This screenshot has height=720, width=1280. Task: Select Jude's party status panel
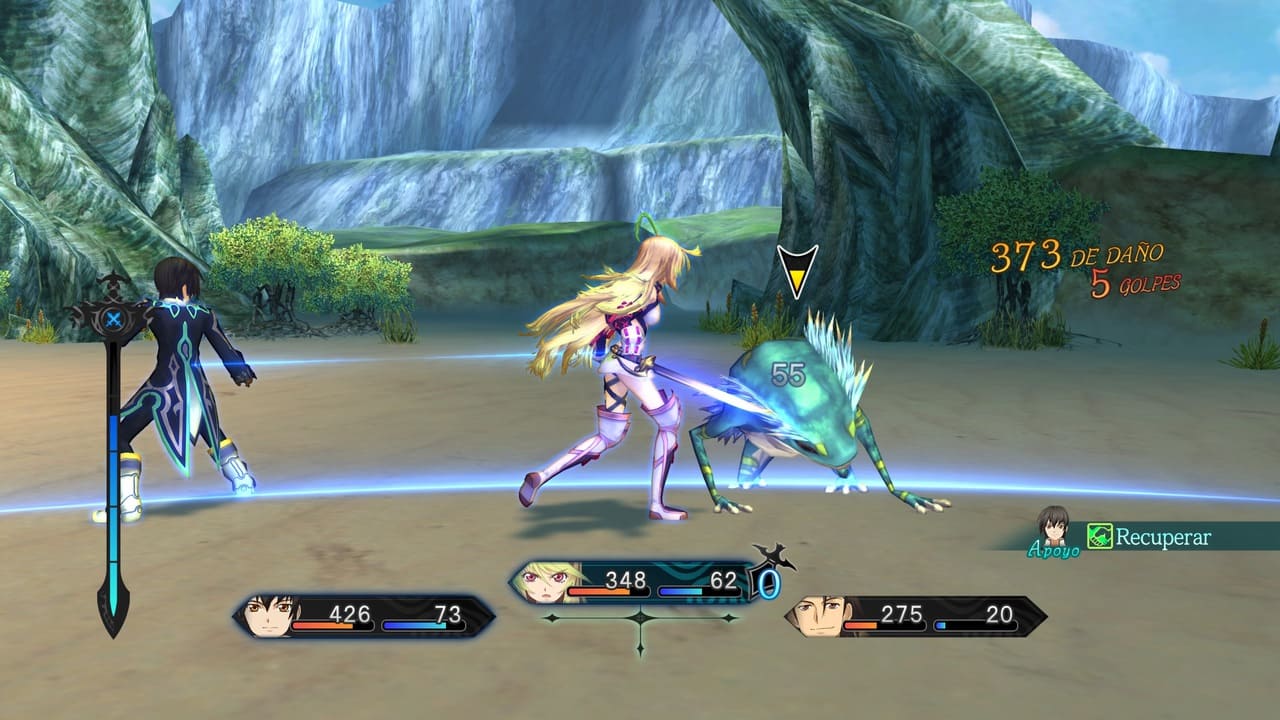[x=364, y=616]
